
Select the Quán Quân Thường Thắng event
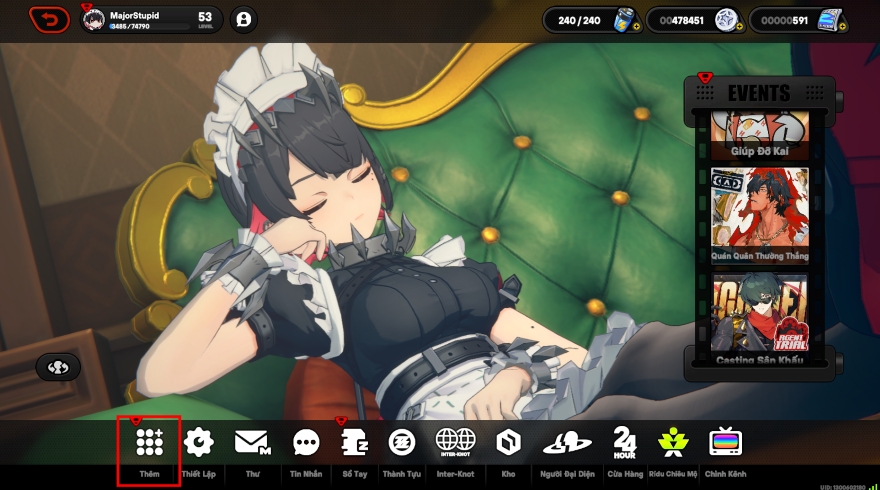759,215
